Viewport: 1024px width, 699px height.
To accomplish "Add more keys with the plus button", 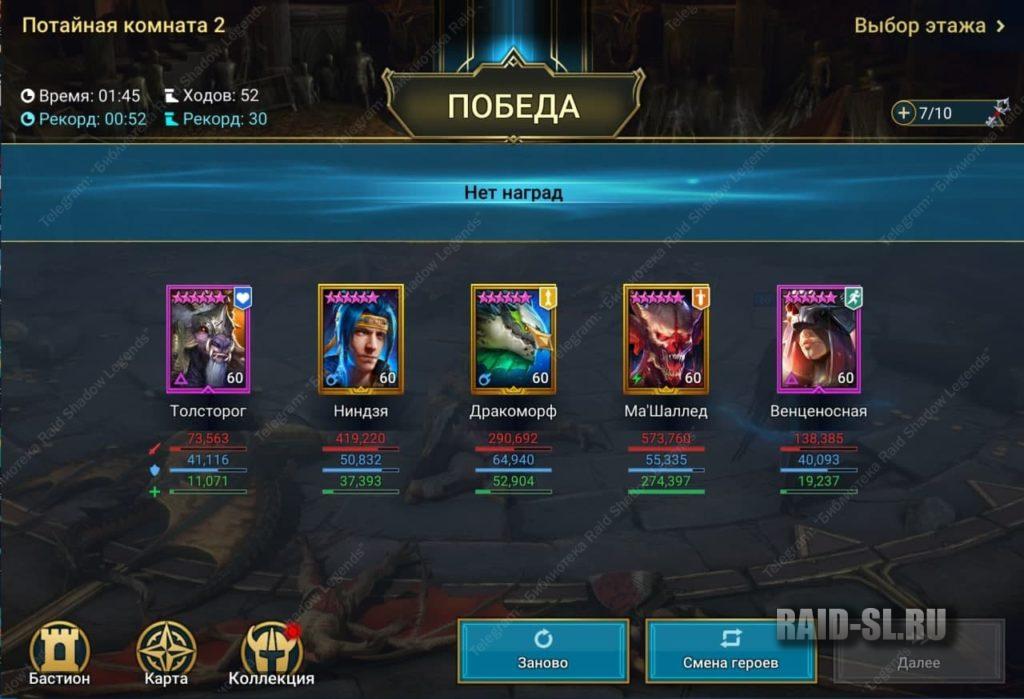I will (904, 113).
